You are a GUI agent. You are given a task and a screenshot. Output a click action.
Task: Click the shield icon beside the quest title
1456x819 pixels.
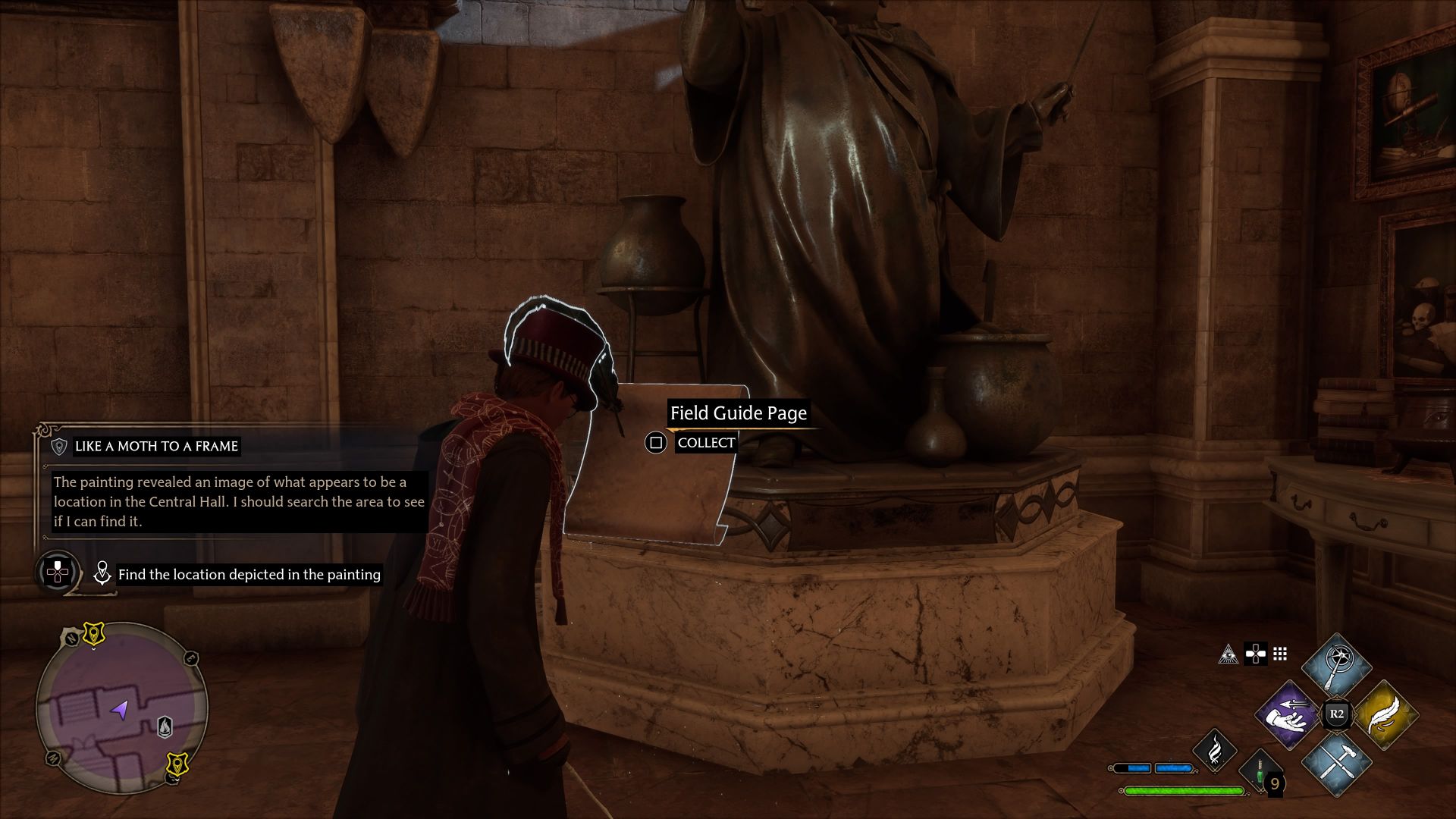pos(59,447)
